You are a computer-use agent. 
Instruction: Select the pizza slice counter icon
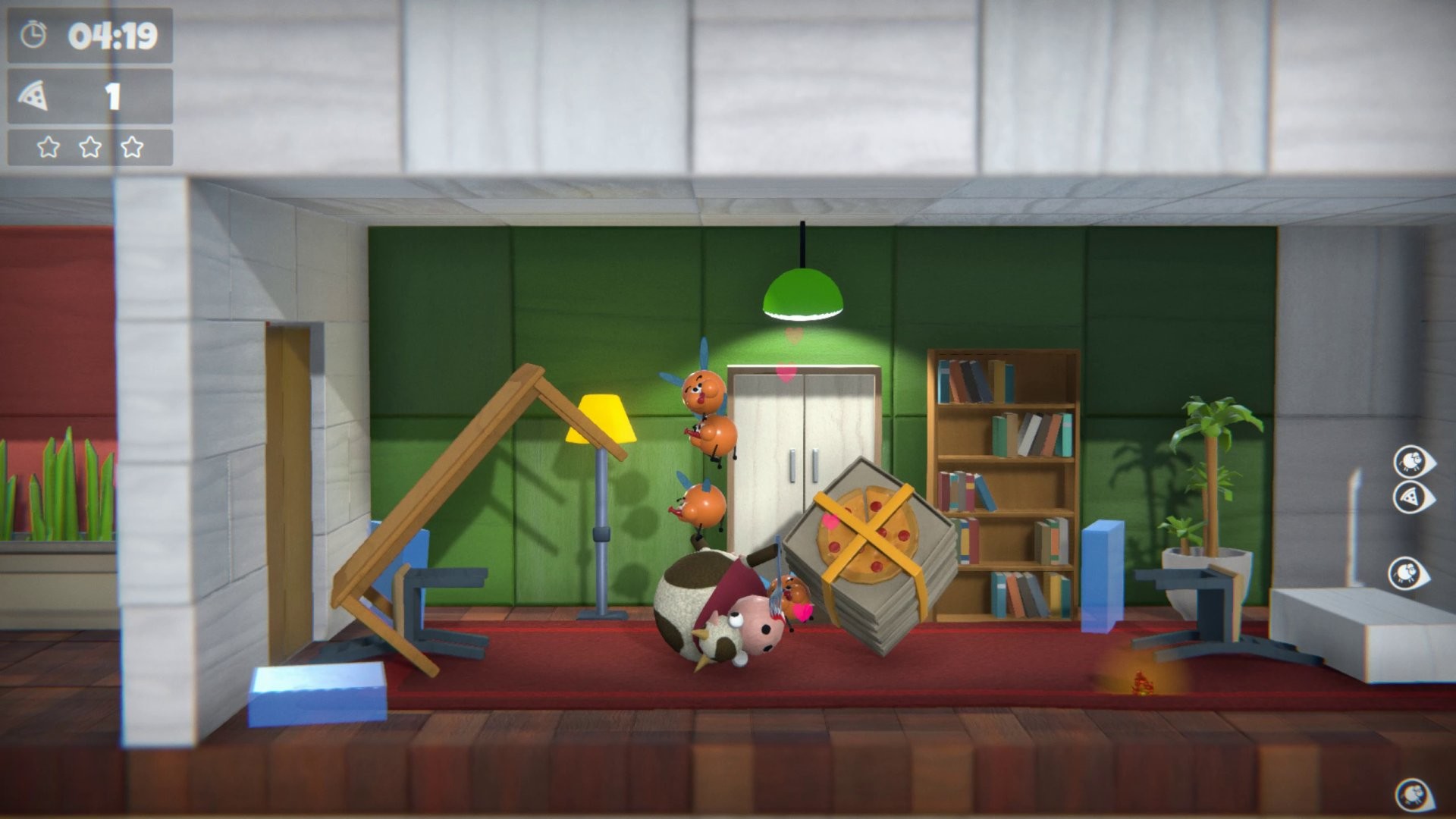tap(33, 94)
